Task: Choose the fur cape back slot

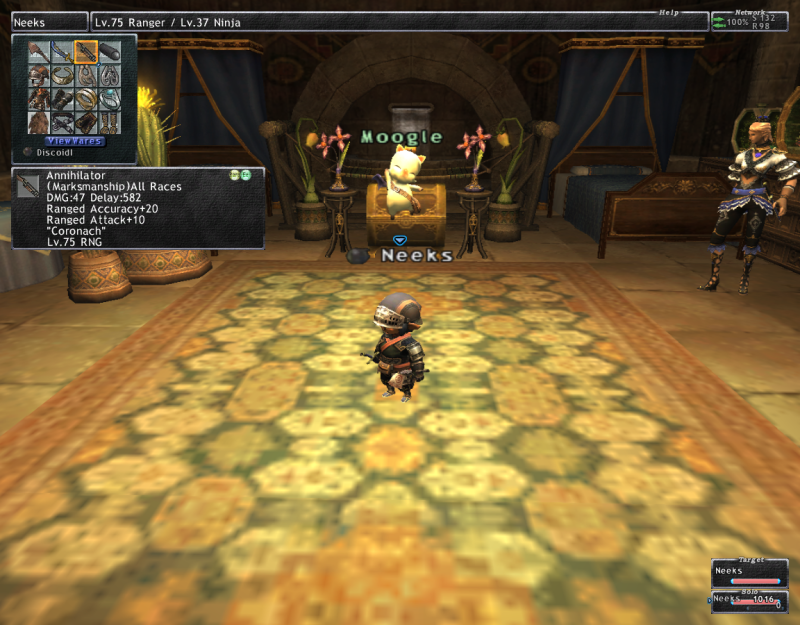Action: [x=39, y=121]
